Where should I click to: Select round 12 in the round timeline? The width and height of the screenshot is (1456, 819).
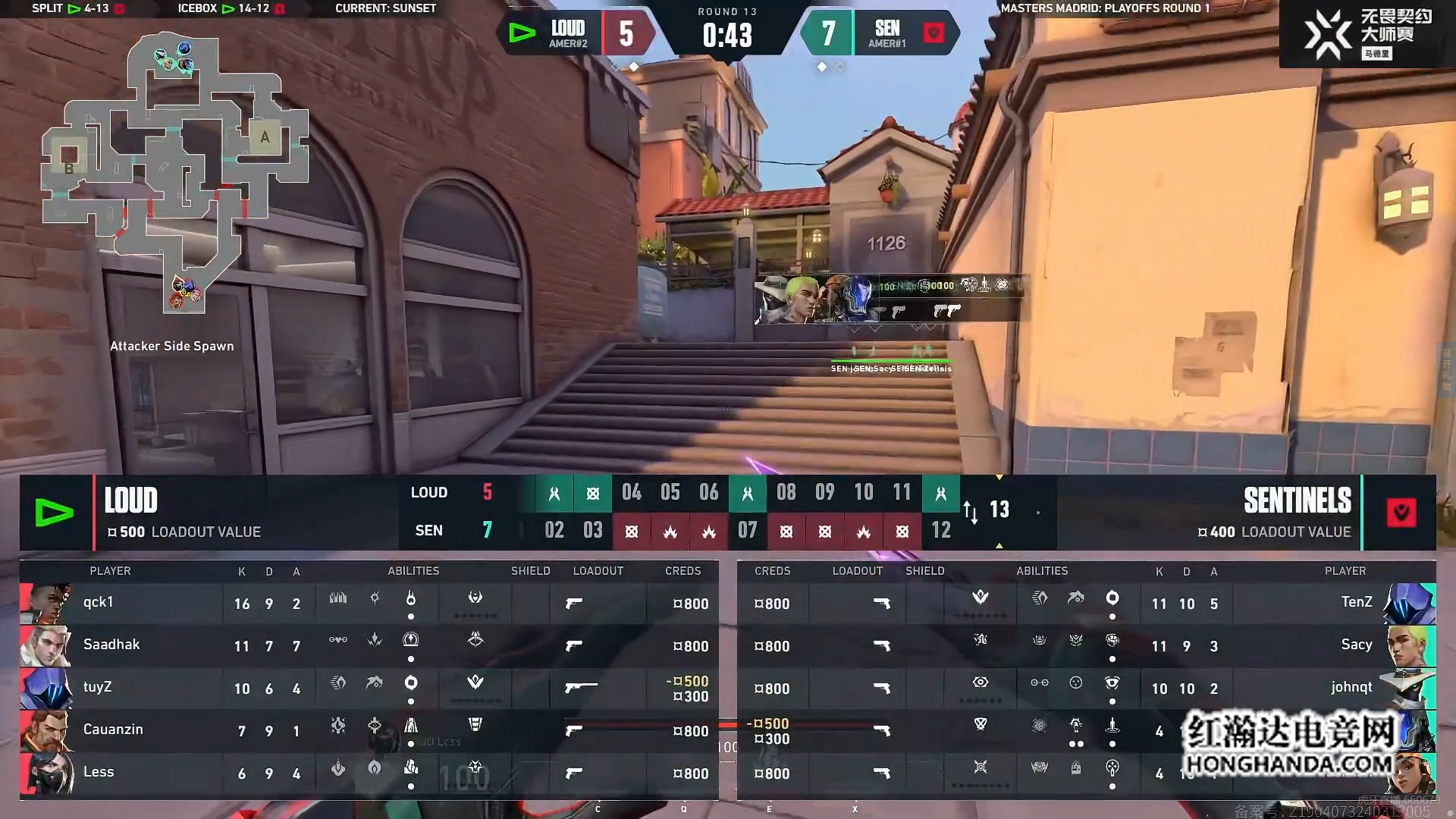pyautogui.click(x=941, y=531)
